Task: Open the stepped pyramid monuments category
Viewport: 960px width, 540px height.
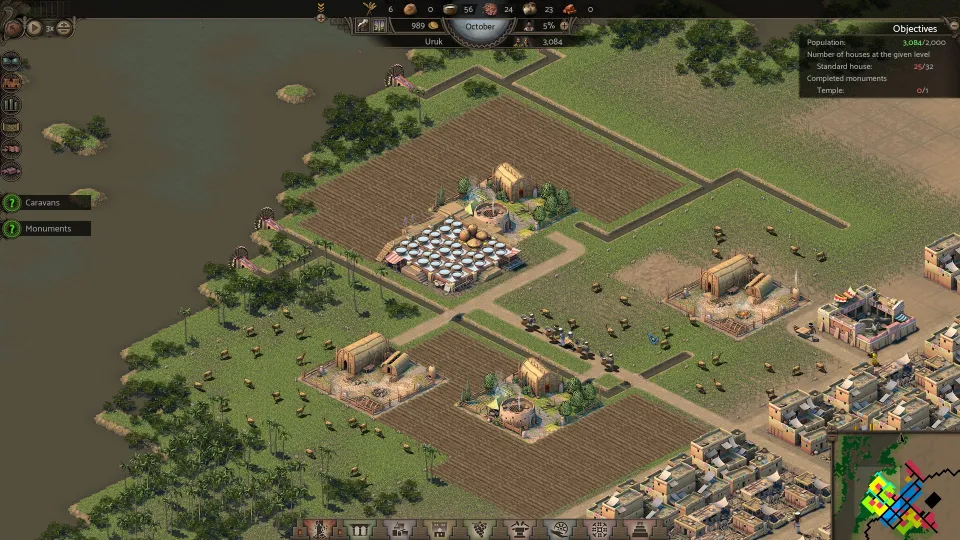Action: [x=637, y=530]
